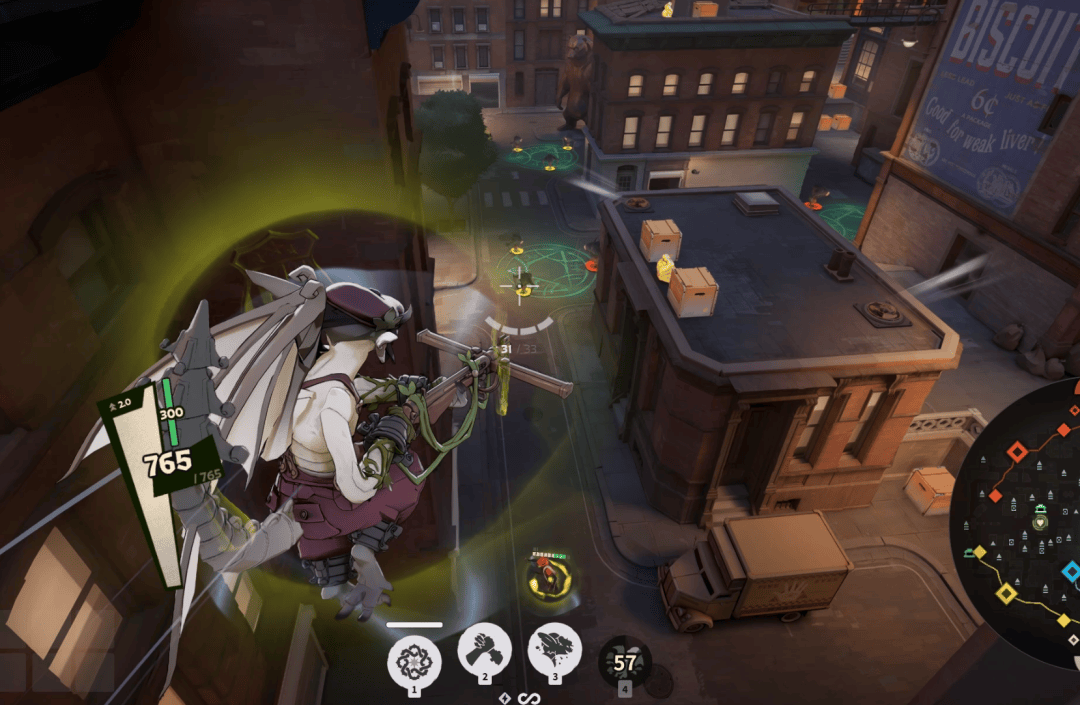Select the large hollow yellow diamond on minimap
This screenshot has height=705, width=1080.
coord(1007,594)
